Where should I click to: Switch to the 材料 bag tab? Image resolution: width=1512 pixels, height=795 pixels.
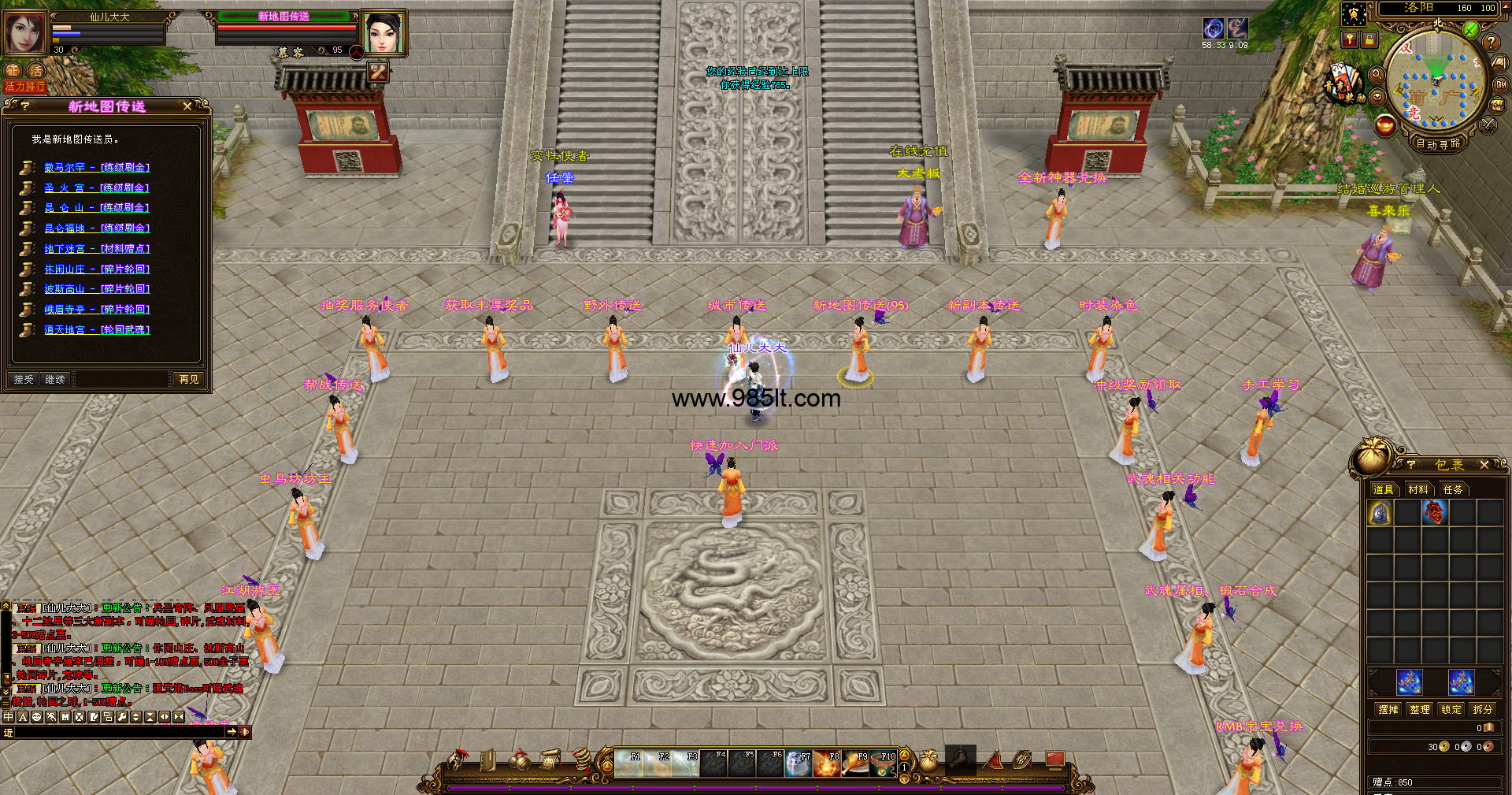pos(1418,490)
